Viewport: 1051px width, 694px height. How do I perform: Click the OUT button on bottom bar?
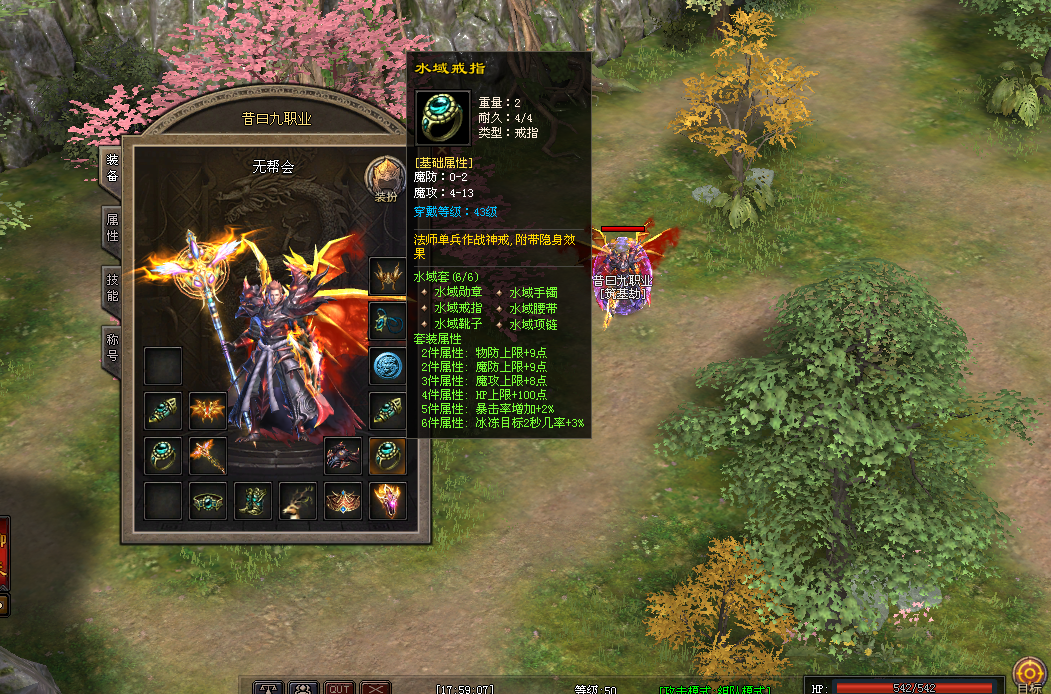pyautogui.click(x=339, y=688)
